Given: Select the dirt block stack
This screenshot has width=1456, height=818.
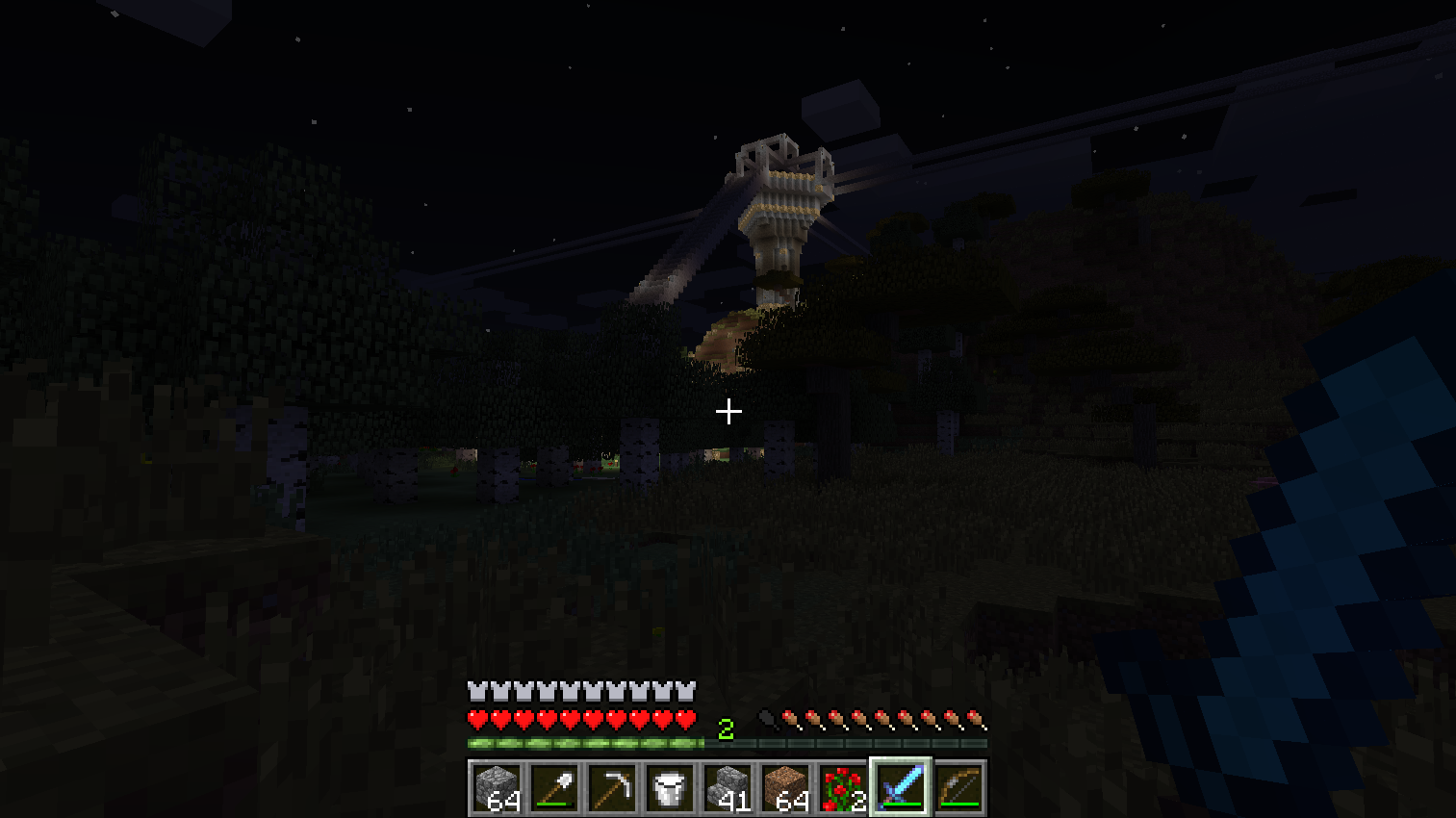Looking at the screenshot, I should pos(785,788).
